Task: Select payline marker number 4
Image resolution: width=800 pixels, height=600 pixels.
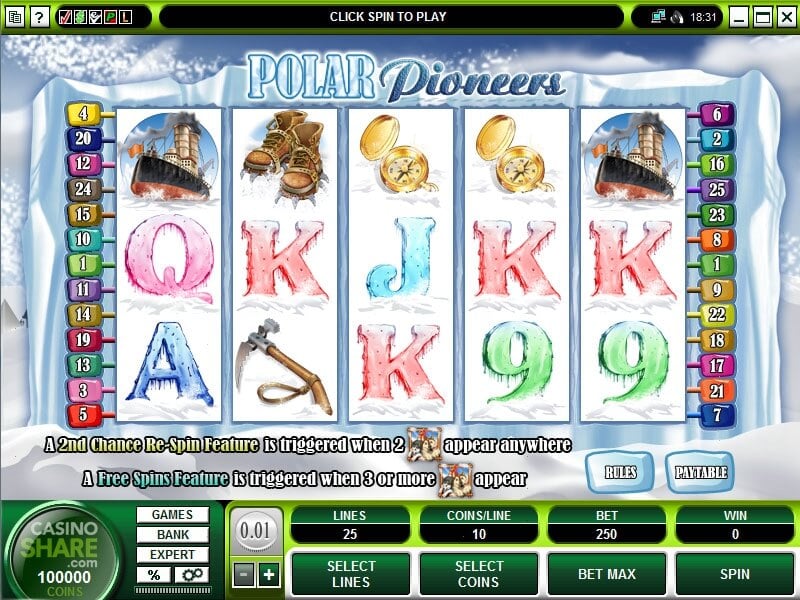Action: tap(82, 115)
